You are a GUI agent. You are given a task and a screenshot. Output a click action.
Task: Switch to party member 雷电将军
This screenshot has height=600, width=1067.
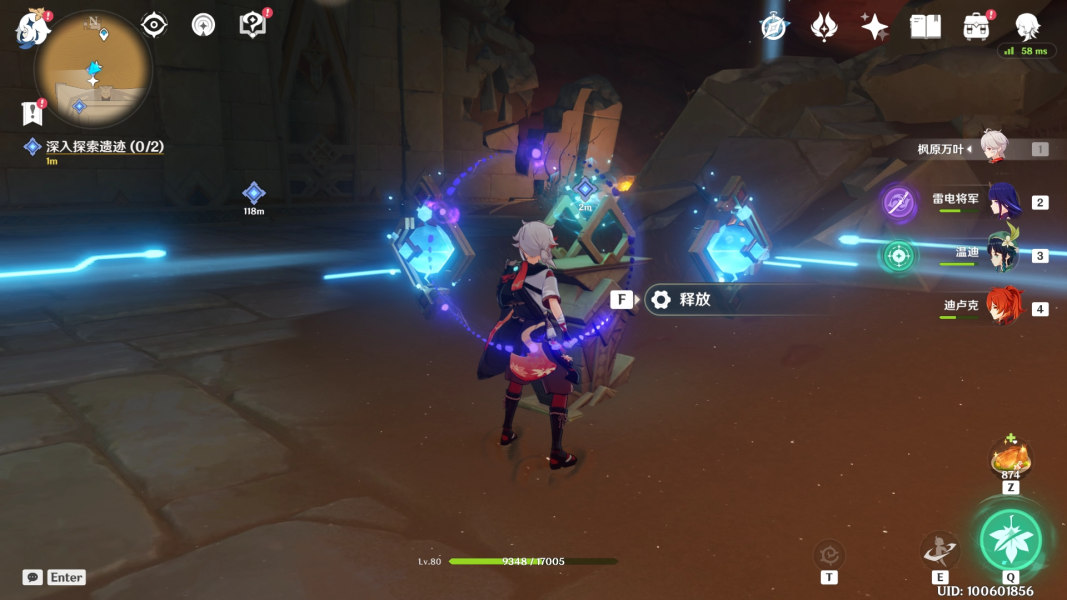coord(1003,201)
